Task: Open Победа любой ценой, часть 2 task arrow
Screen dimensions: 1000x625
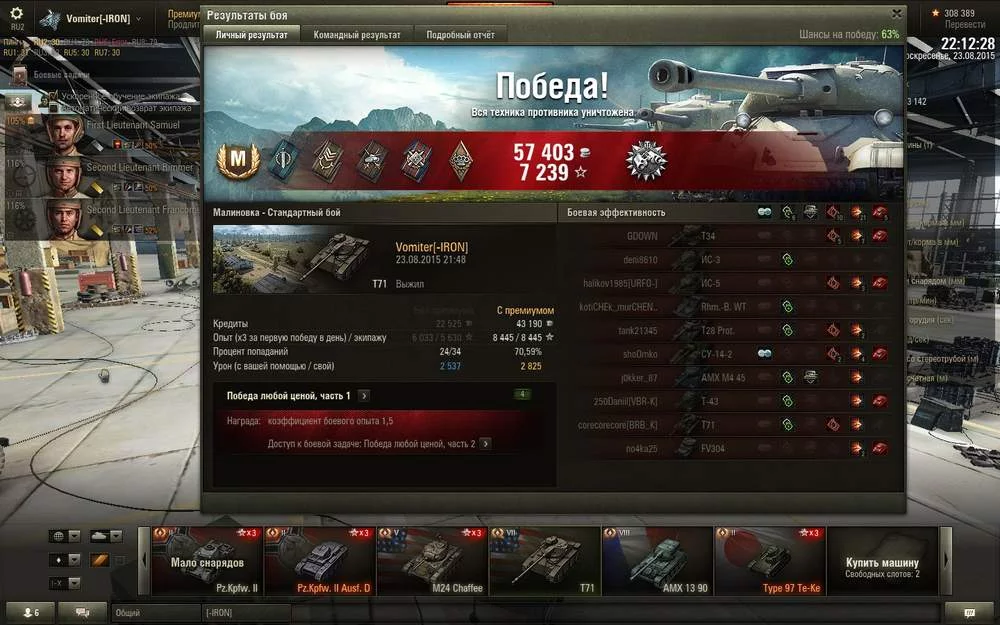Action: tap(485, 443)
